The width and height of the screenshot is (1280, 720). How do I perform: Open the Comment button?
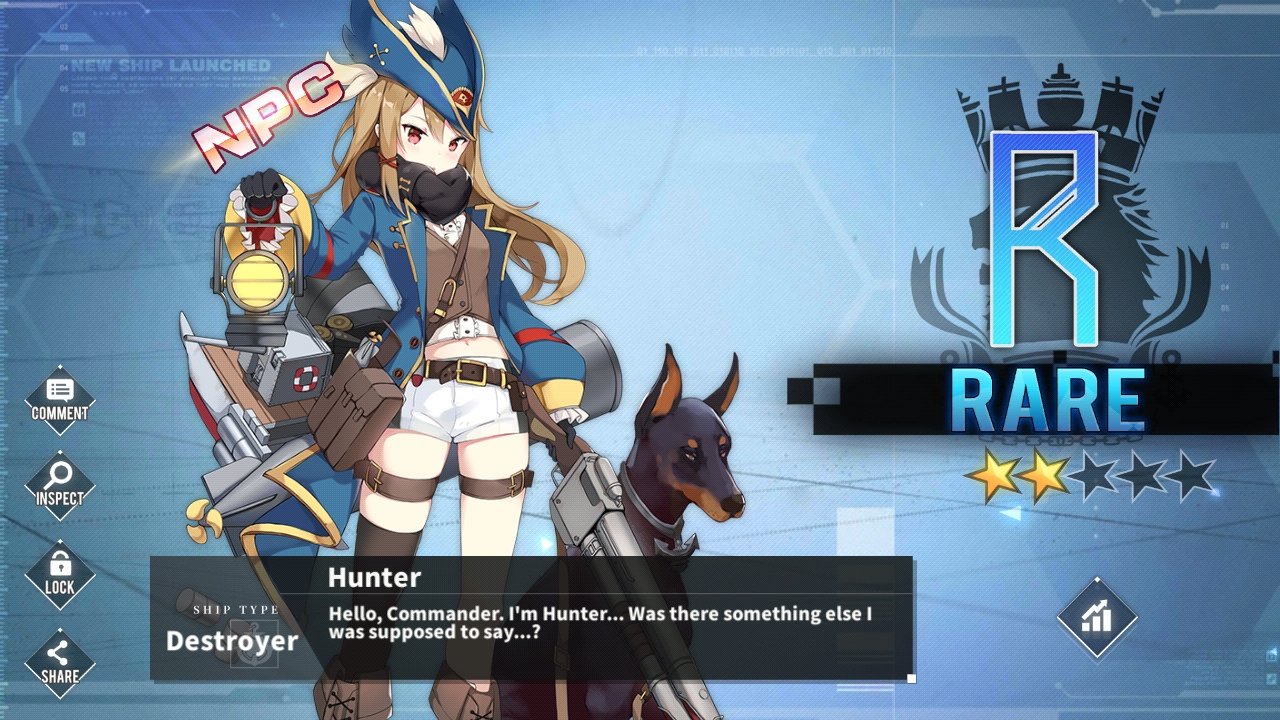click(x=60, y=399)
